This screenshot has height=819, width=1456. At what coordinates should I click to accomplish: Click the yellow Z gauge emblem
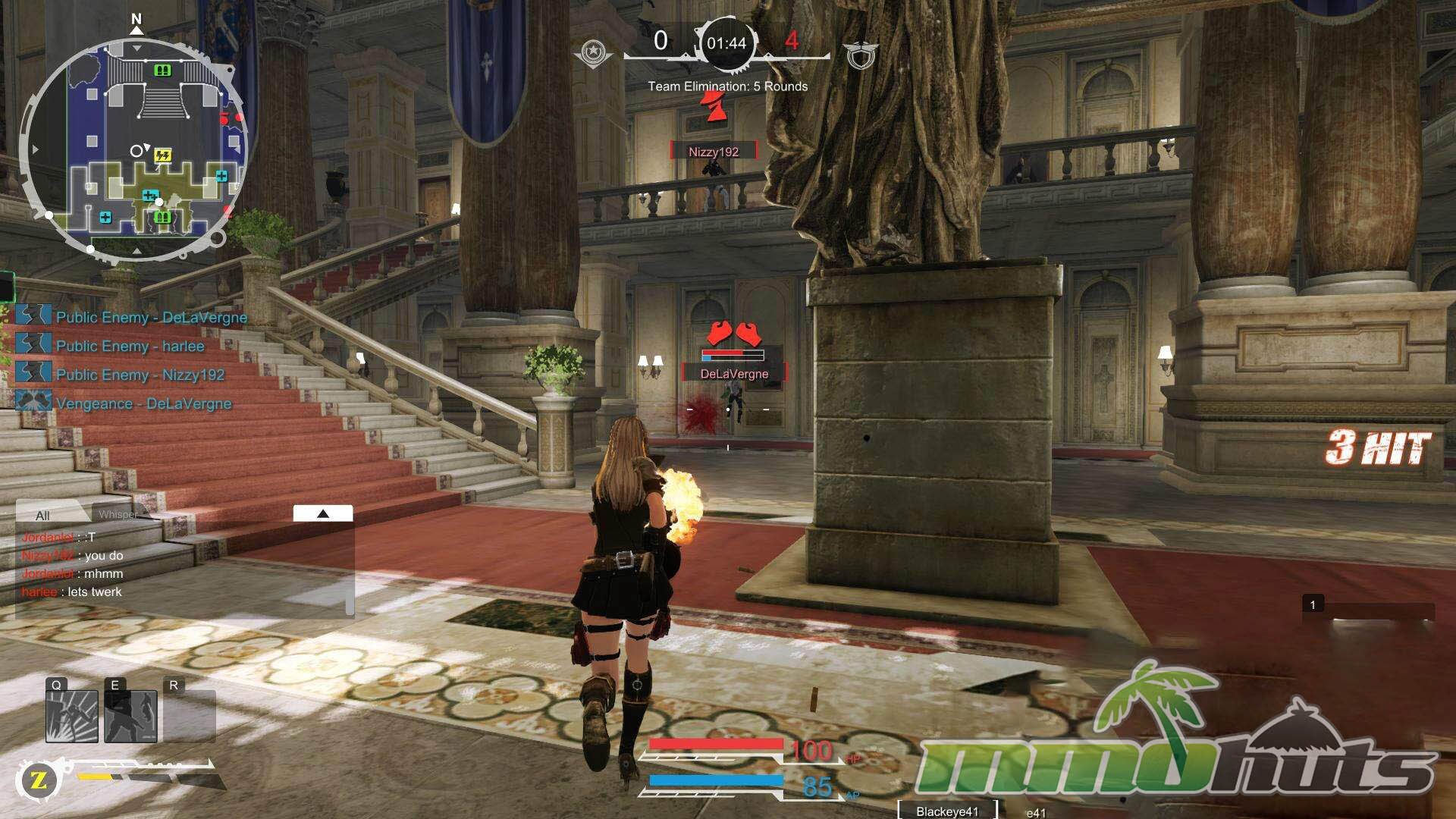coord(39,780)
